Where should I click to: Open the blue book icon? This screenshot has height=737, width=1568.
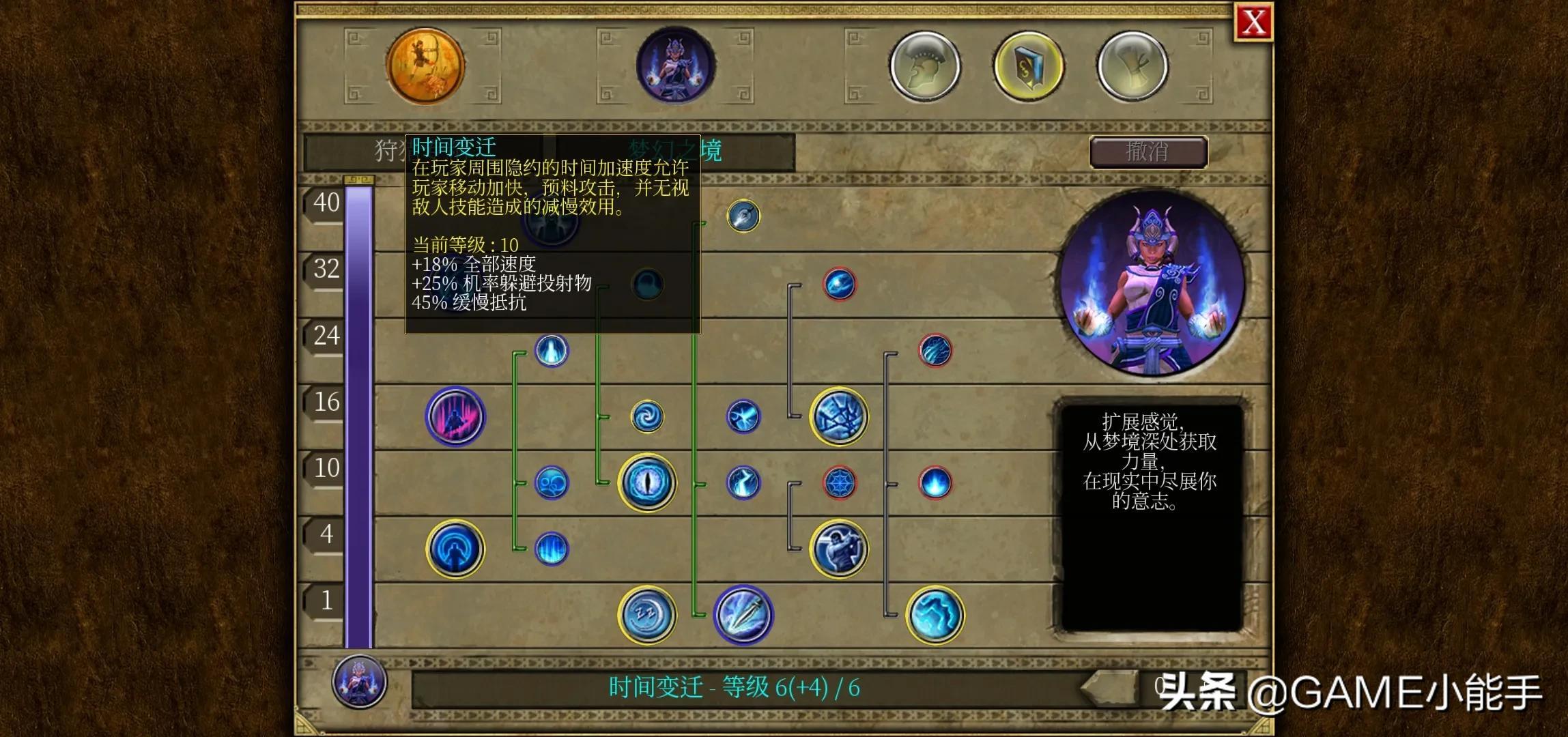coord(1028,66)
